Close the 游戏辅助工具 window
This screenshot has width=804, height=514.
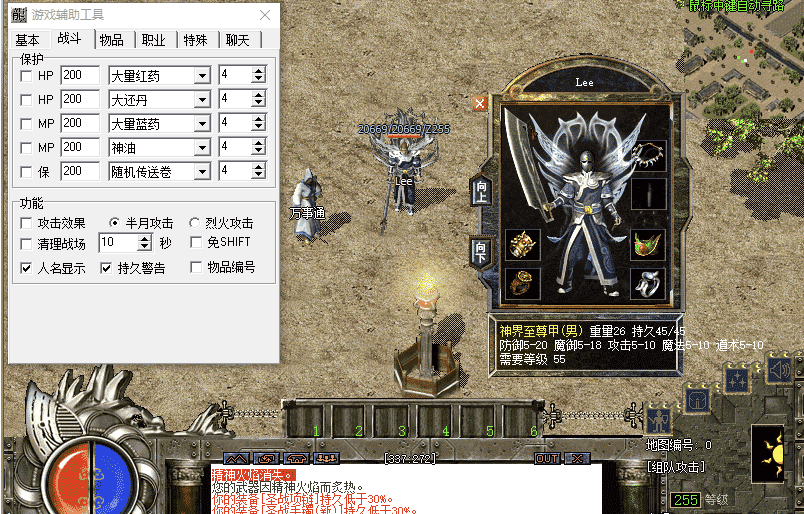click(264, 16)
